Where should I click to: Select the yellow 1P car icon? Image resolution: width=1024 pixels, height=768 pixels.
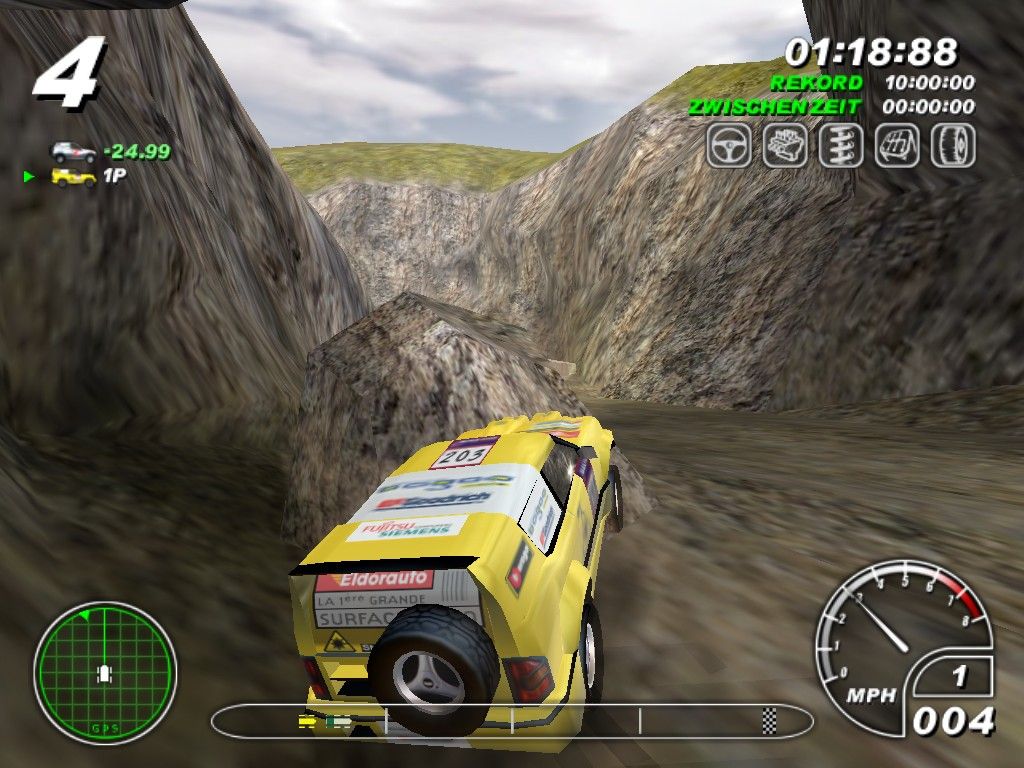tap(74, 177)
